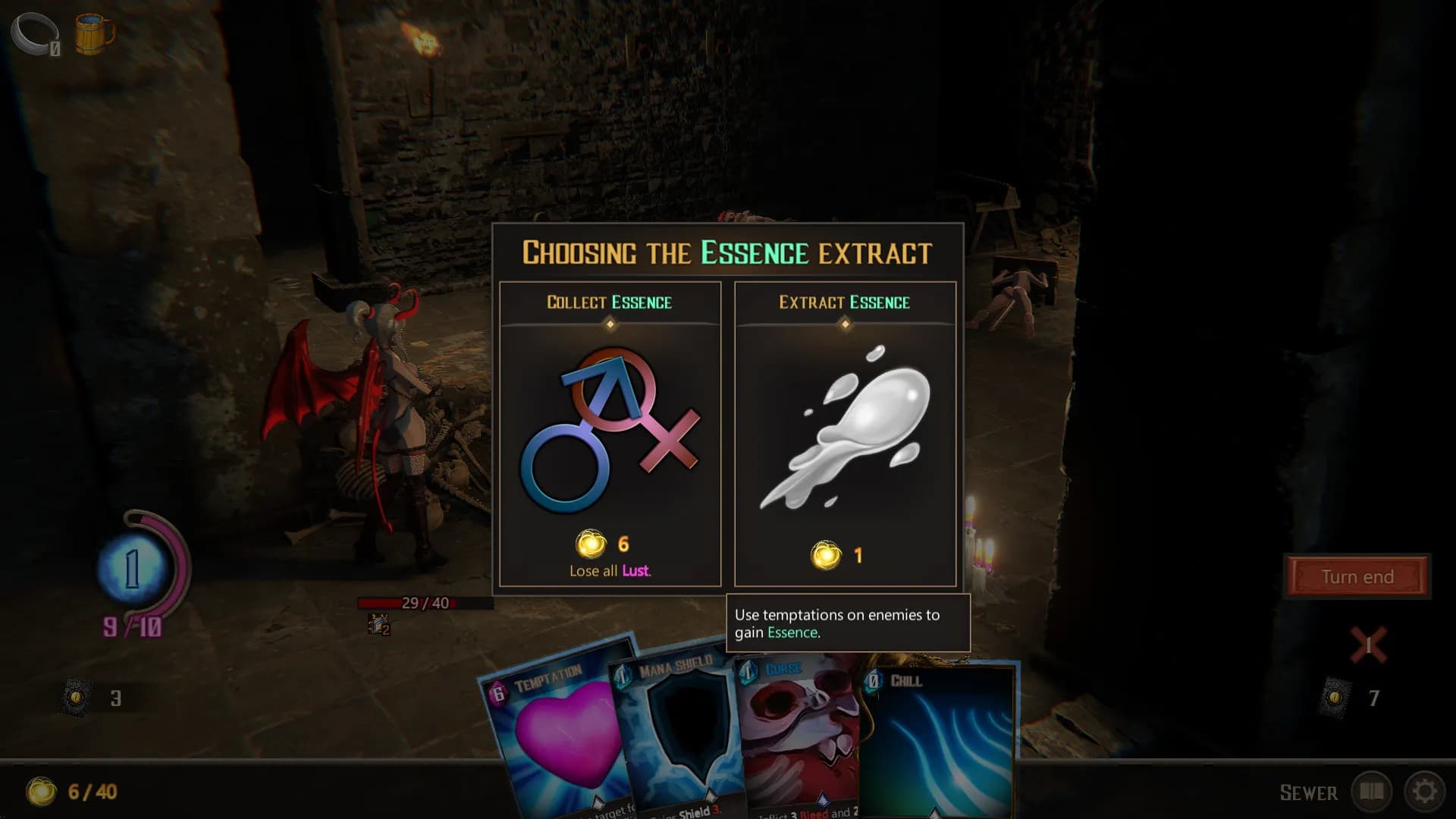
Task: Click the beer mug icon top left
Action: point(93,32)
